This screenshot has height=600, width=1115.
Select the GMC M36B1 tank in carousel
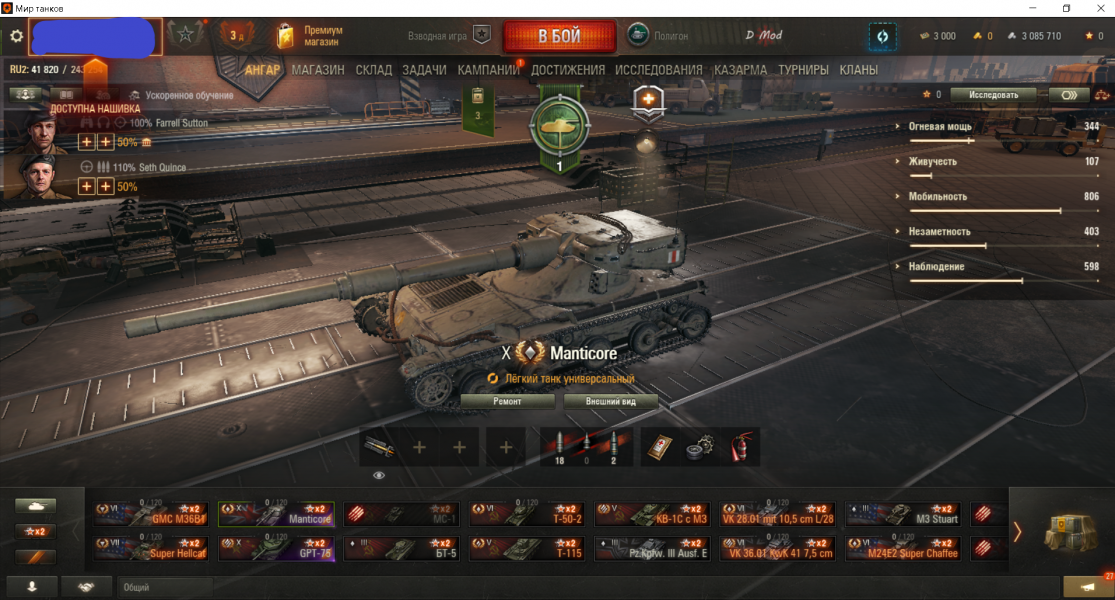tap(152, 514)
